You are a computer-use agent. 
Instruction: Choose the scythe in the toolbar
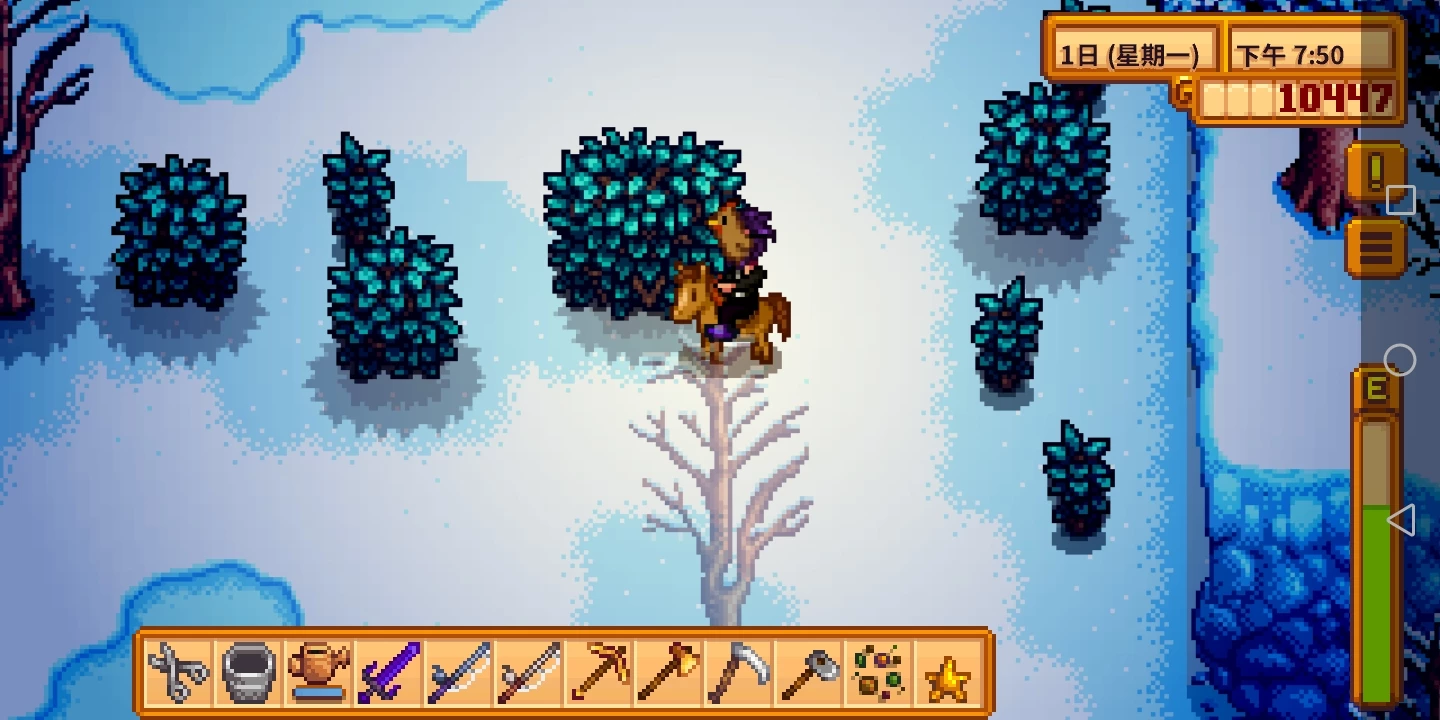pos(739,672)
